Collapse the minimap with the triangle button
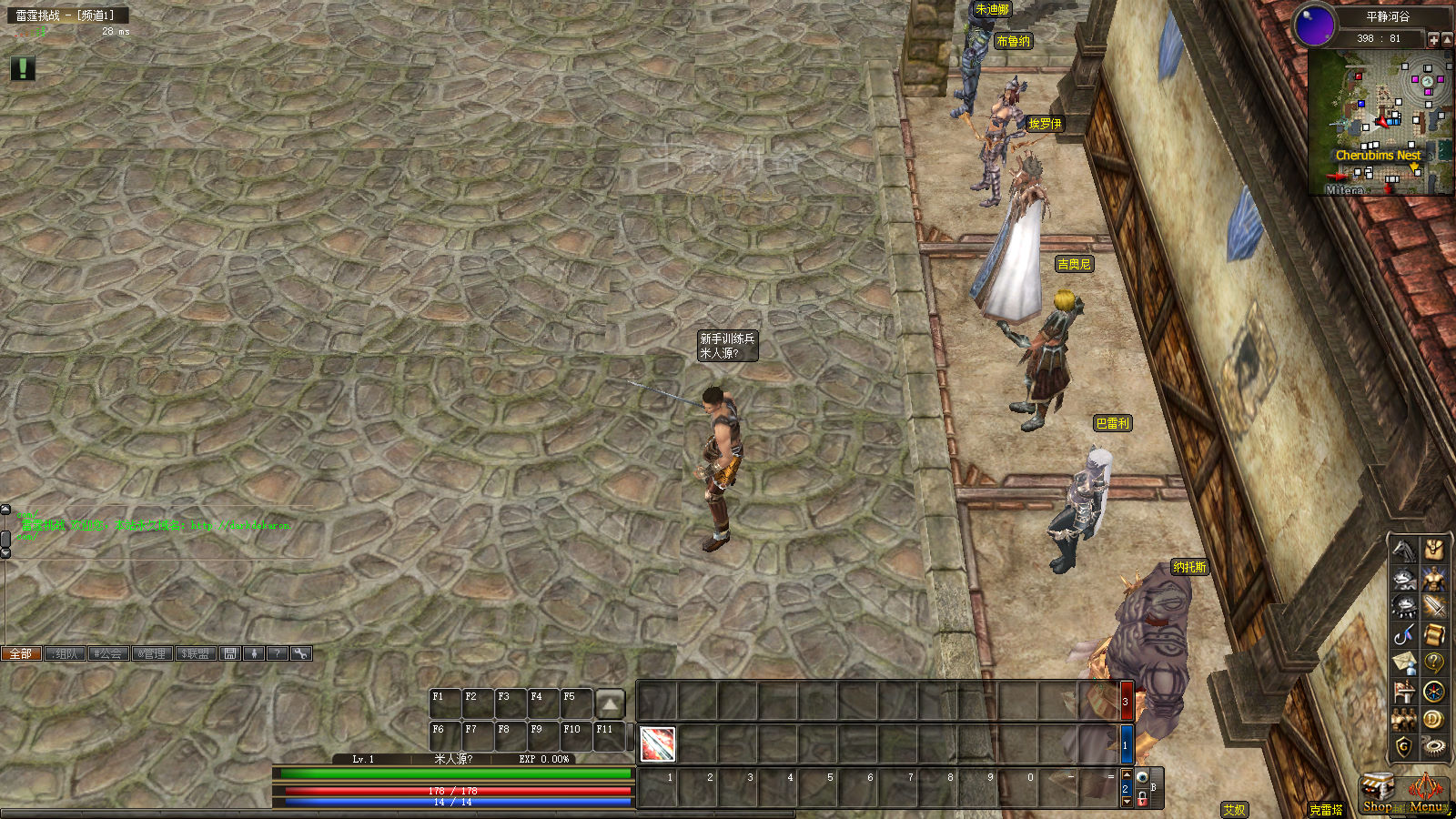This screenshot has width=1456, height=819. pyautogui.click(x=1448, y=39)
